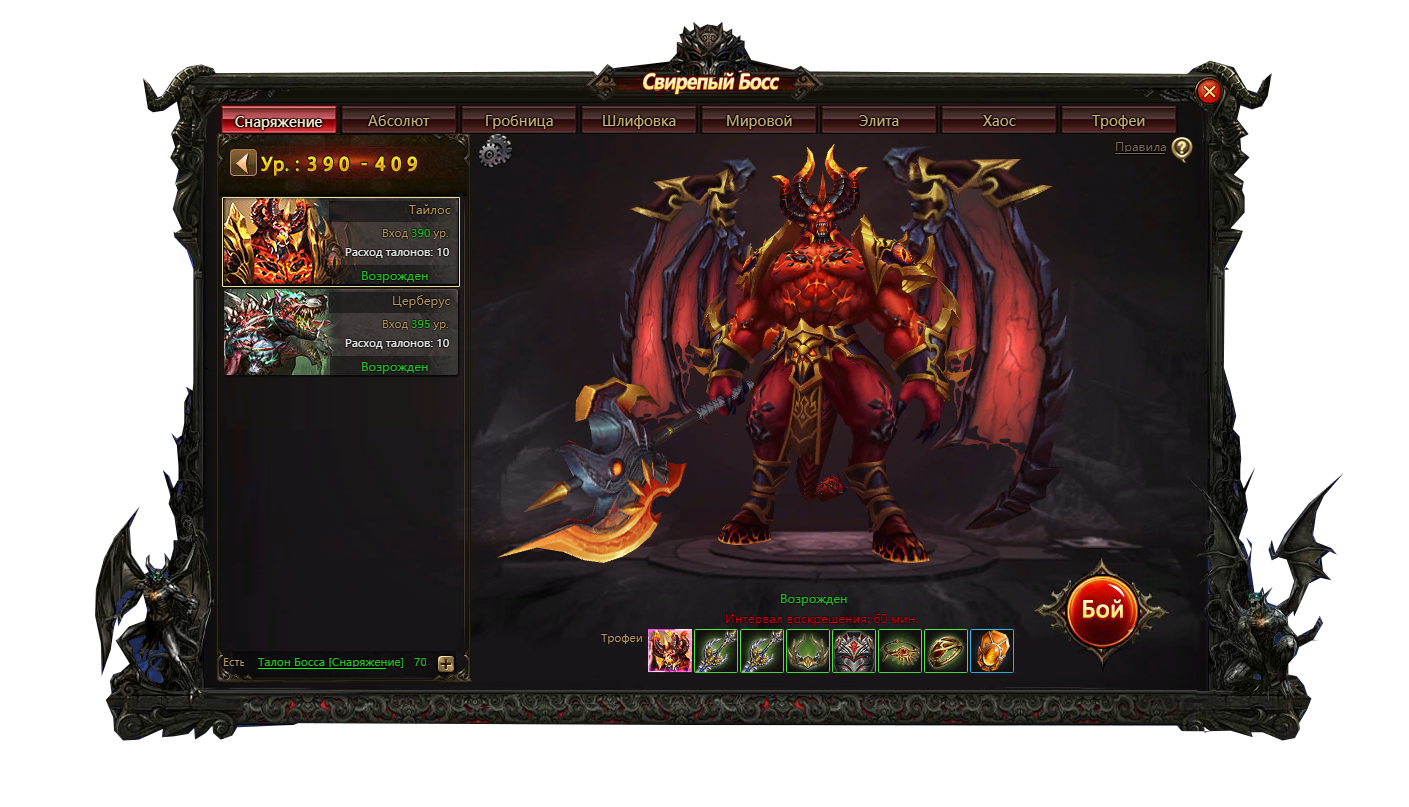Screen dimensions: 1409x807
Task: Start the fight with the red Бой button
Action: [x=1102, y=610]
